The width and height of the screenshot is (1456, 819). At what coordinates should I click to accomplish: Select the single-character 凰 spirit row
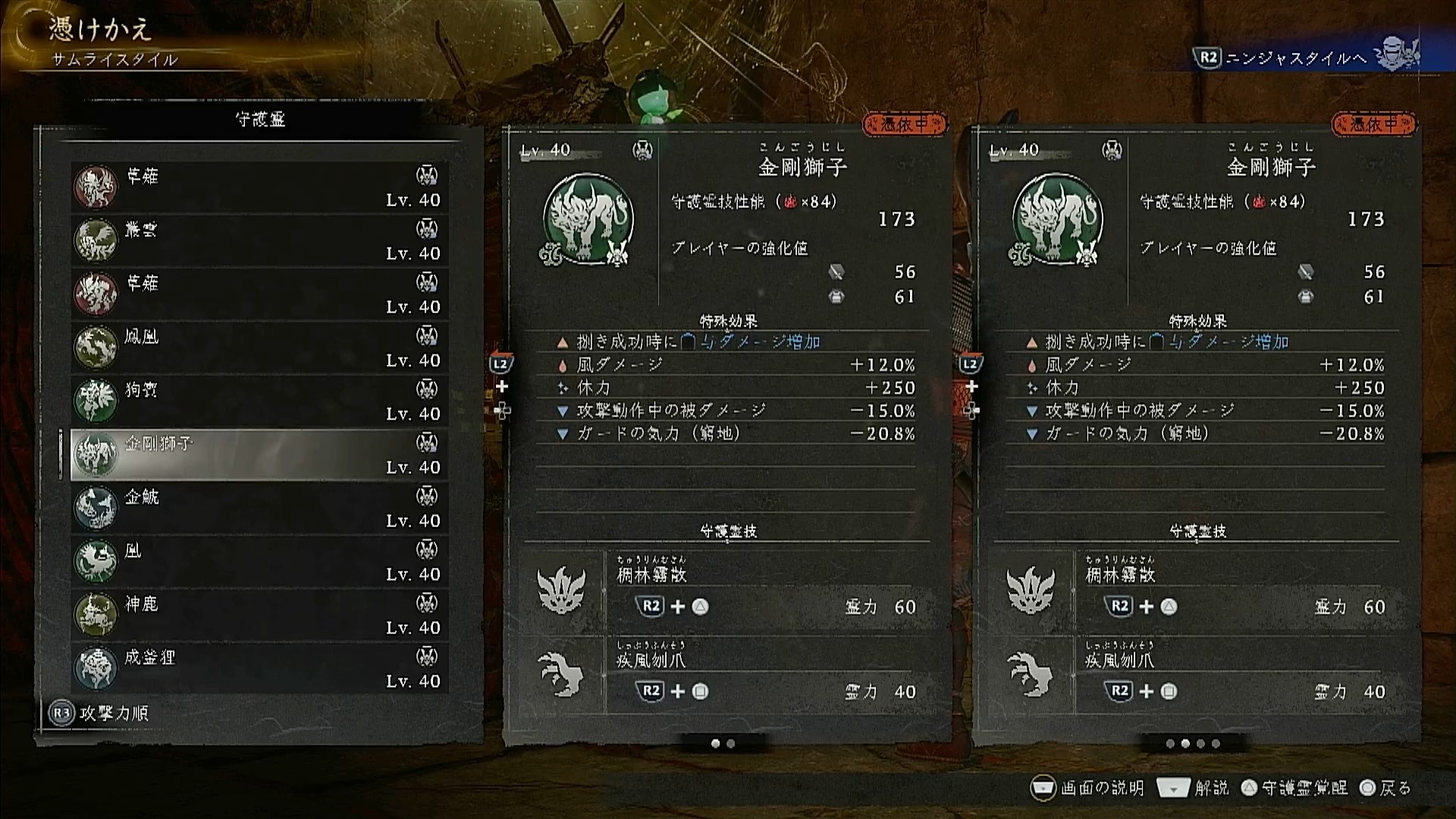[x=259, y=562]
